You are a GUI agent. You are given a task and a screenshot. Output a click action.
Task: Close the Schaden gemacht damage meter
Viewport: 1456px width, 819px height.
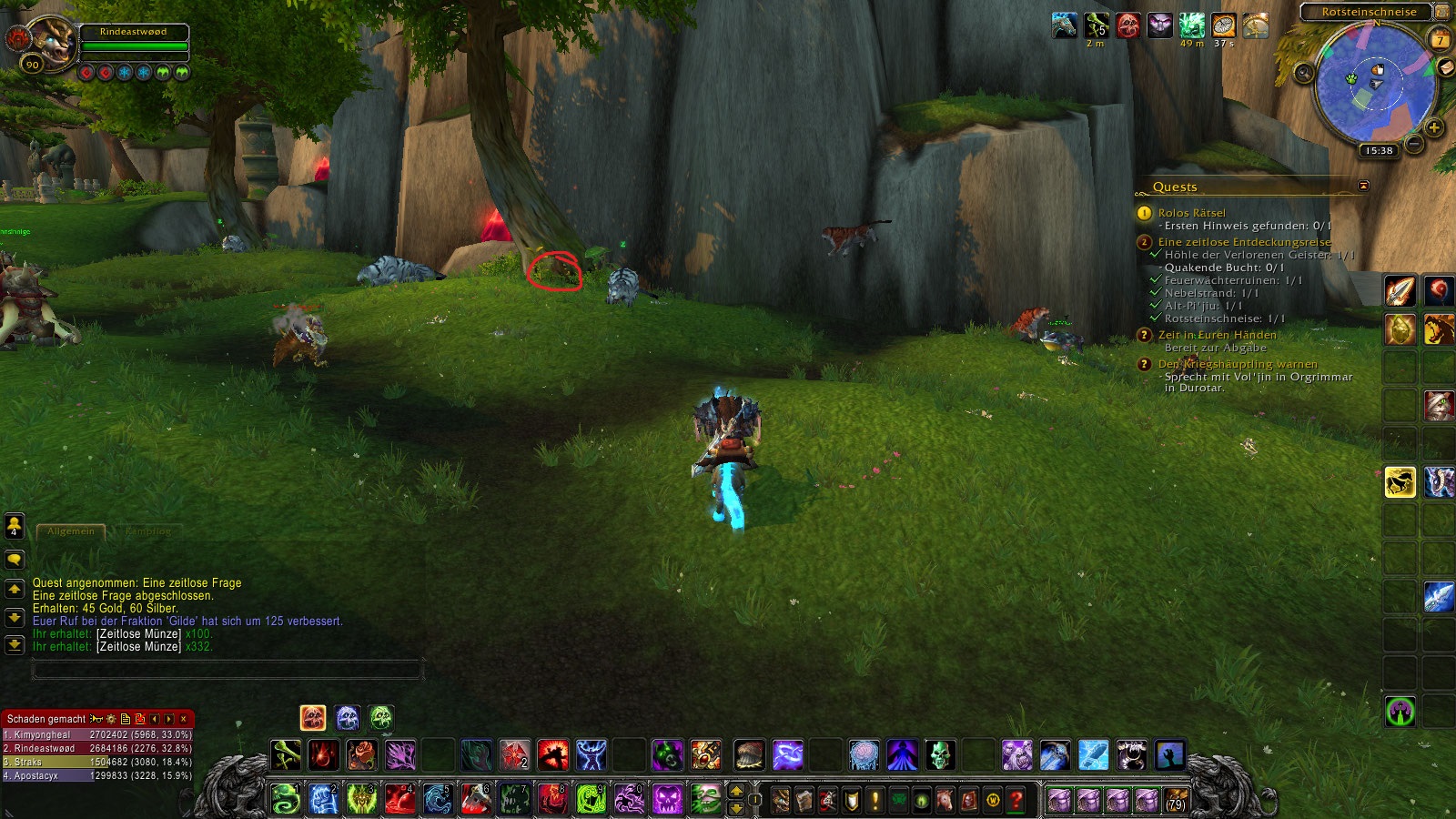pyautogui.click(x=184, y=719)
